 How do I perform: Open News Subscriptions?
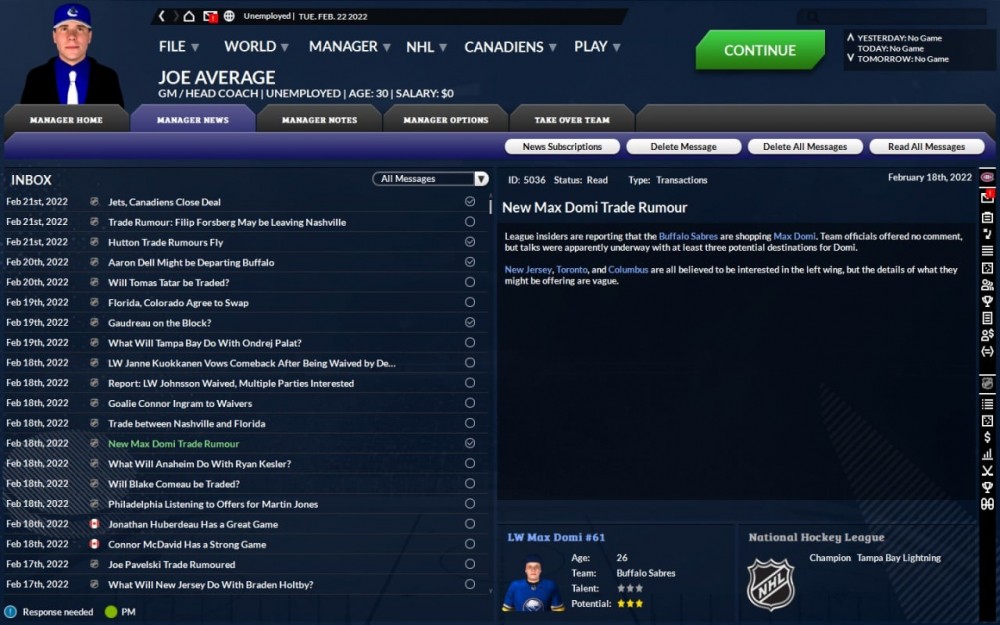pyautogui.click(x=562, y=147)
